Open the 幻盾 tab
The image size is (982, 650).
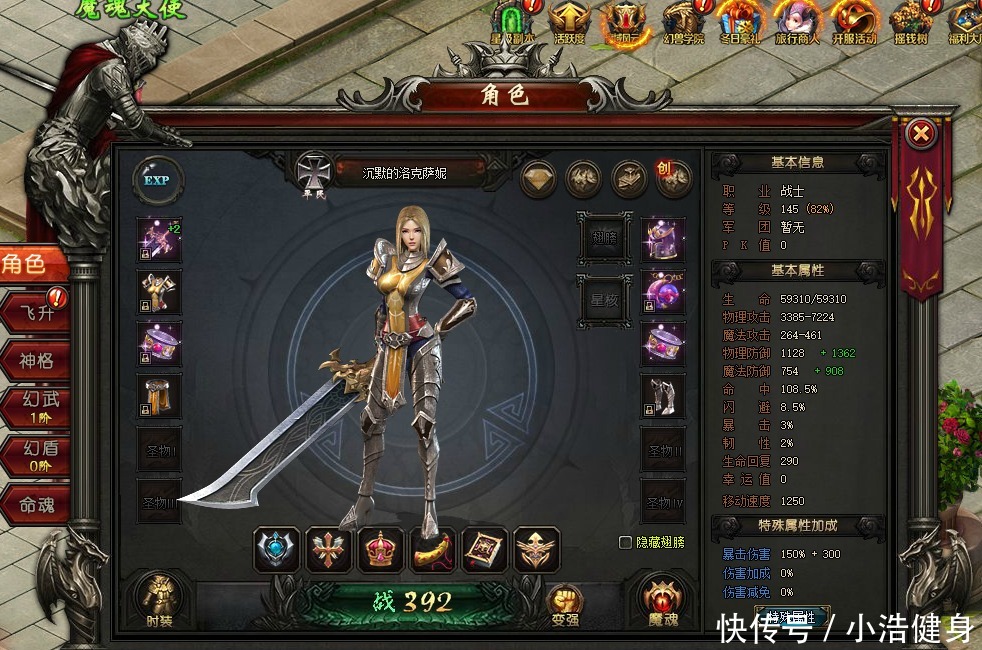(36, 456)
